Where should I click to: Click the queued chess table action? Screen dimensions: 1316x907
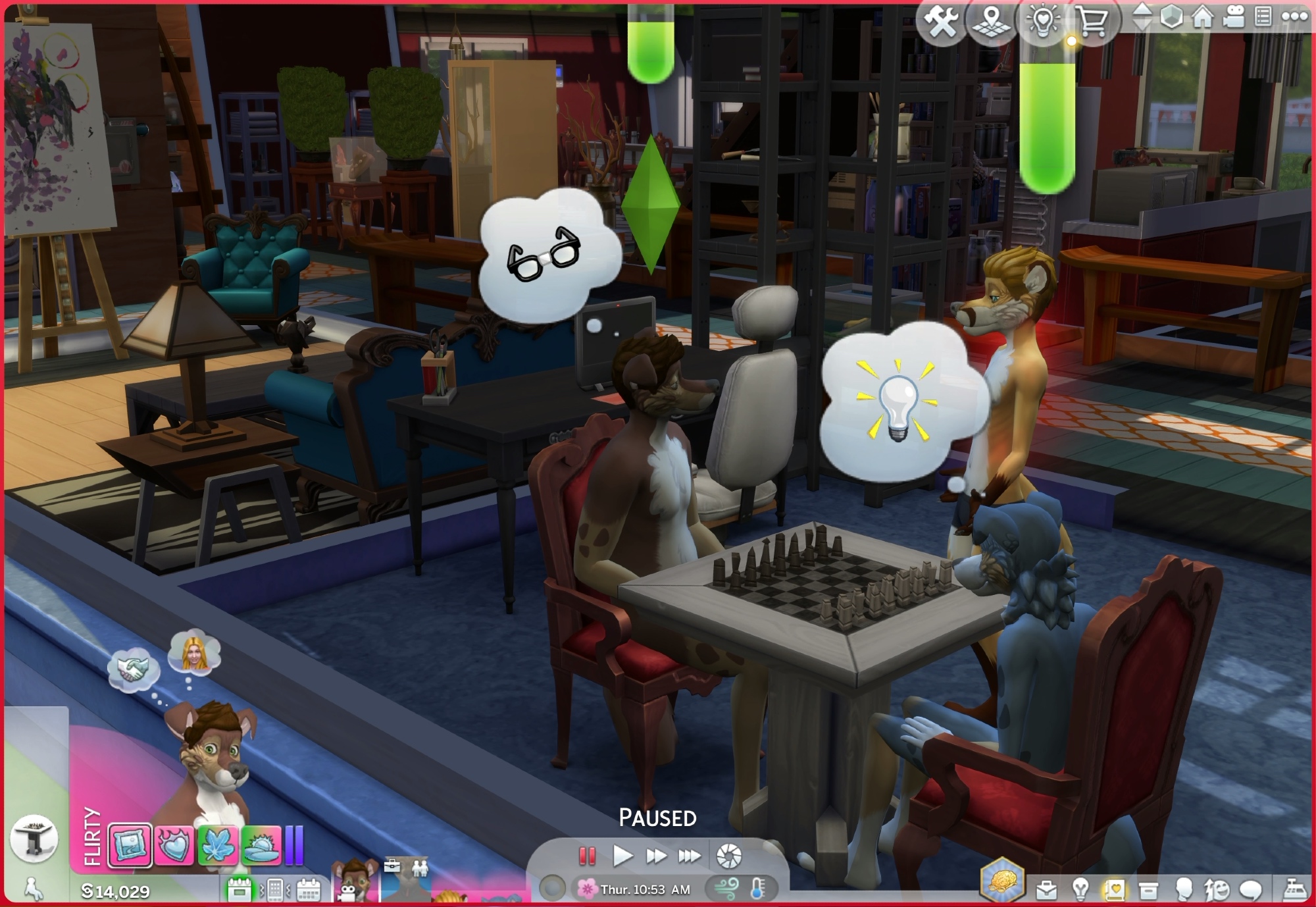[34, 838]
